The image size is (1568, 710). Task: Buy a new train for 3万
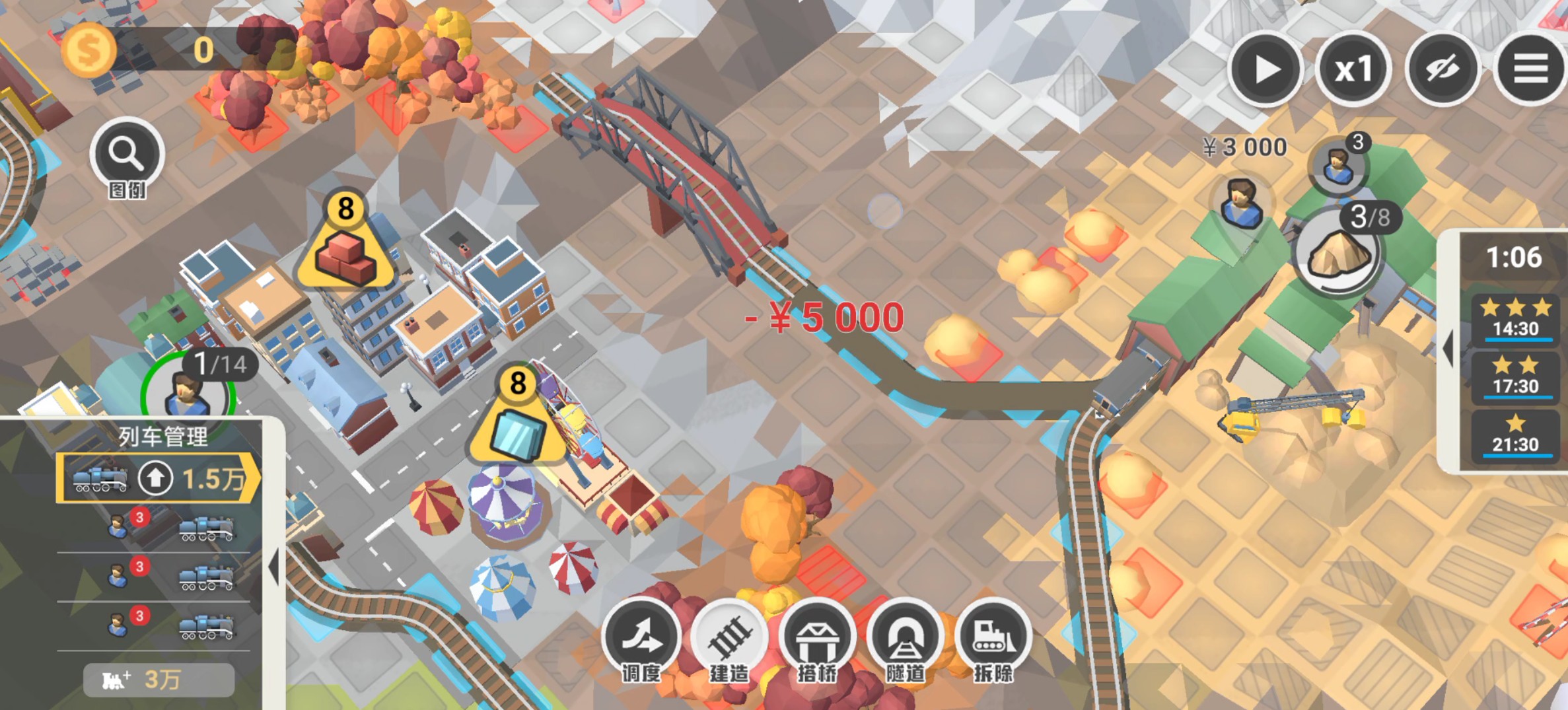159,680
